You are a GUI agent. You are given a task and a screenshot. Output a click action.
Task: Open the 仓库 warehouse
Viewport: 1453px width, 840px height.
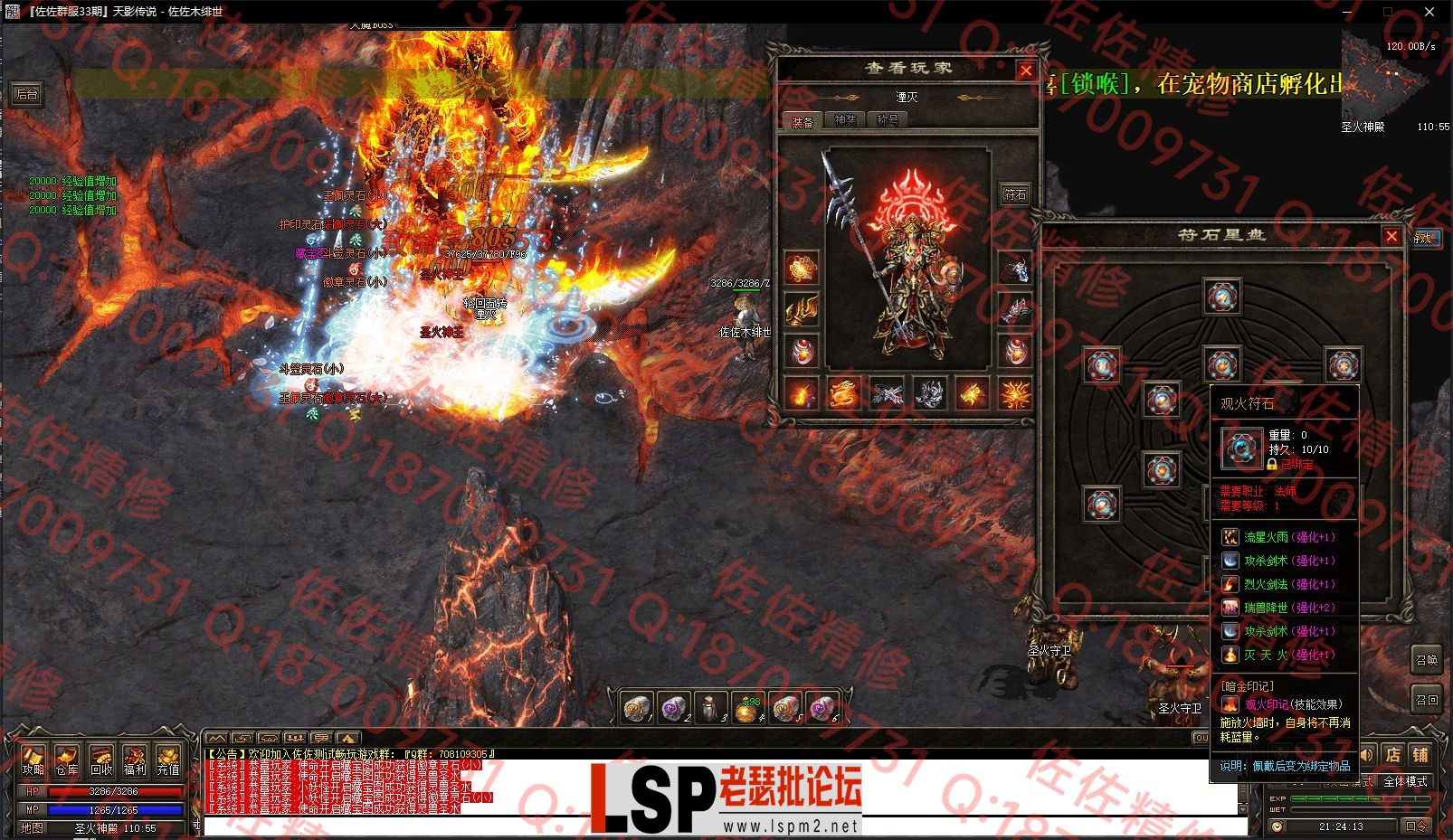pos(67,760)
